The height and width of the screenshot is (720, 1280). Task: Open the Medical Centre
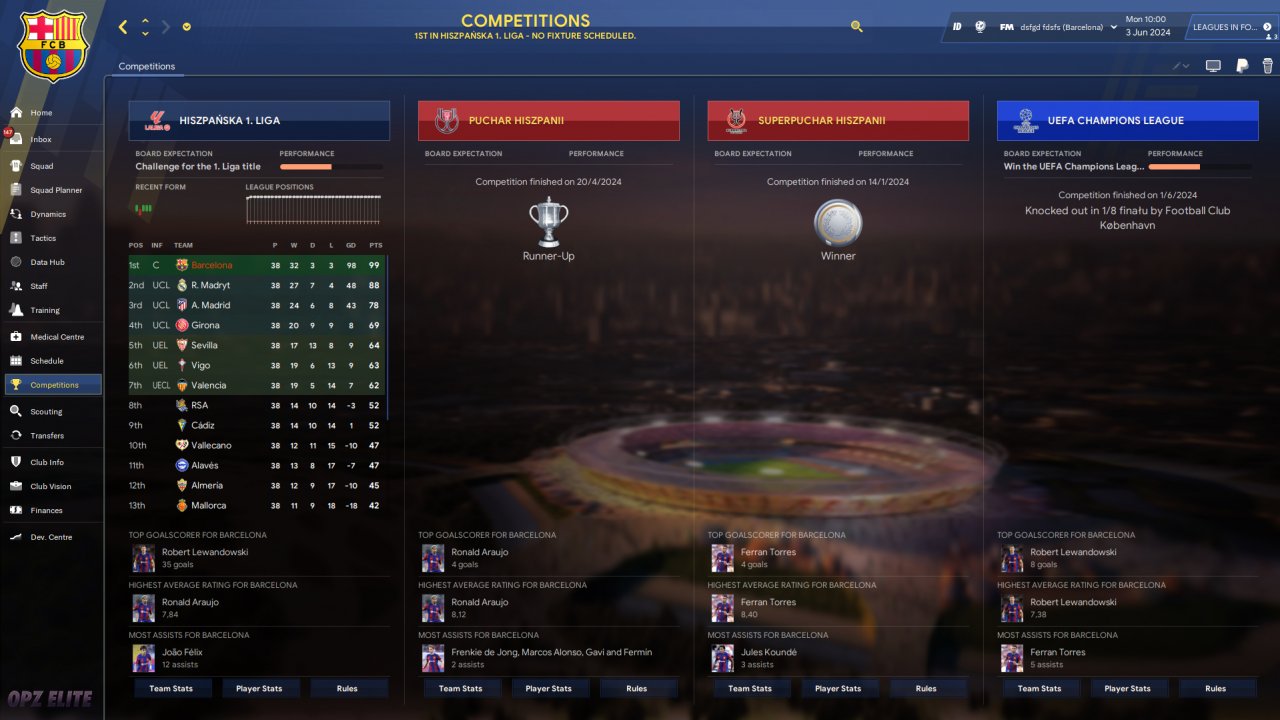pos(57,337)
